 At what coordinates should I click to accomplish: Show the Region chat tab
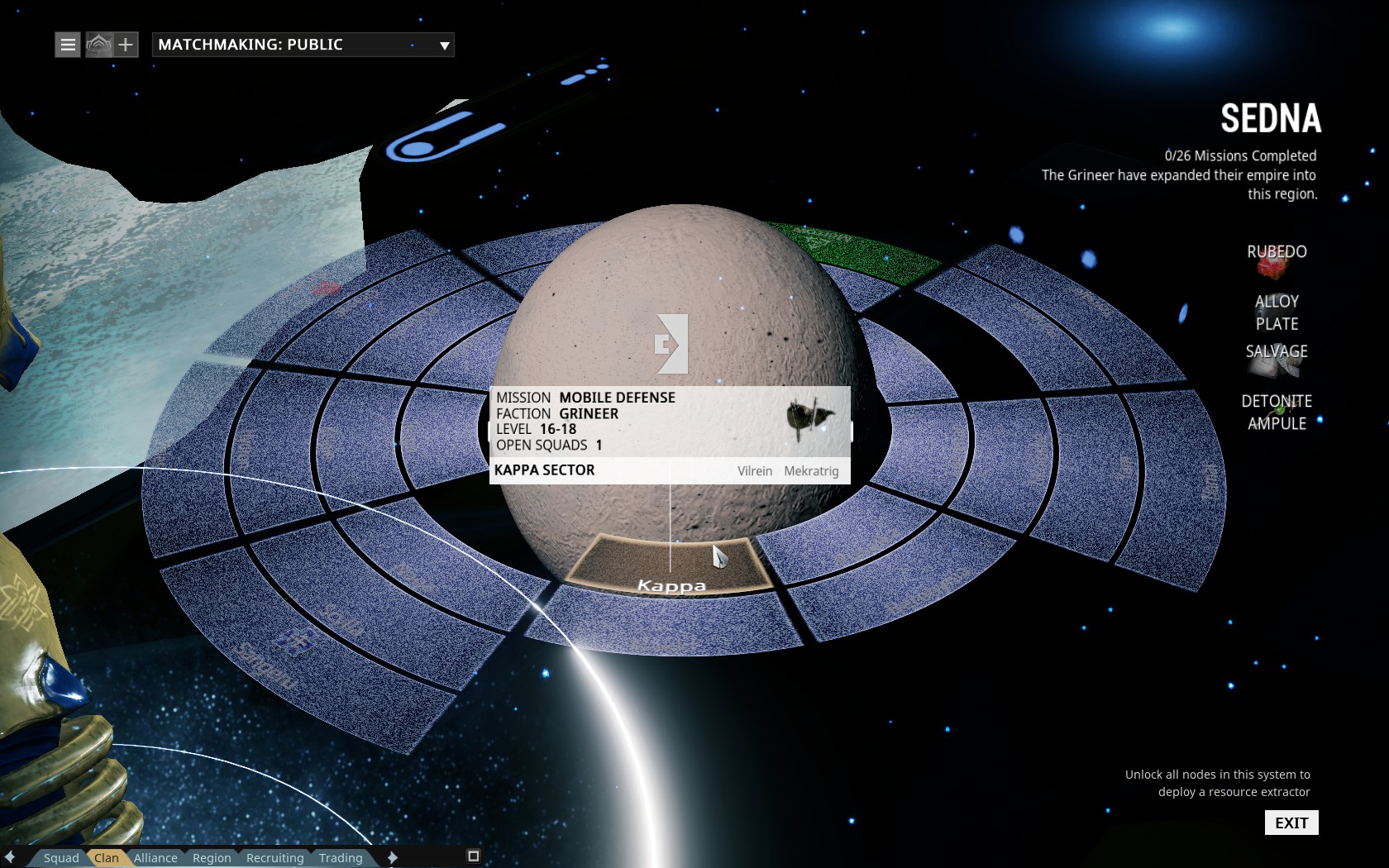[x=212, y=858]
